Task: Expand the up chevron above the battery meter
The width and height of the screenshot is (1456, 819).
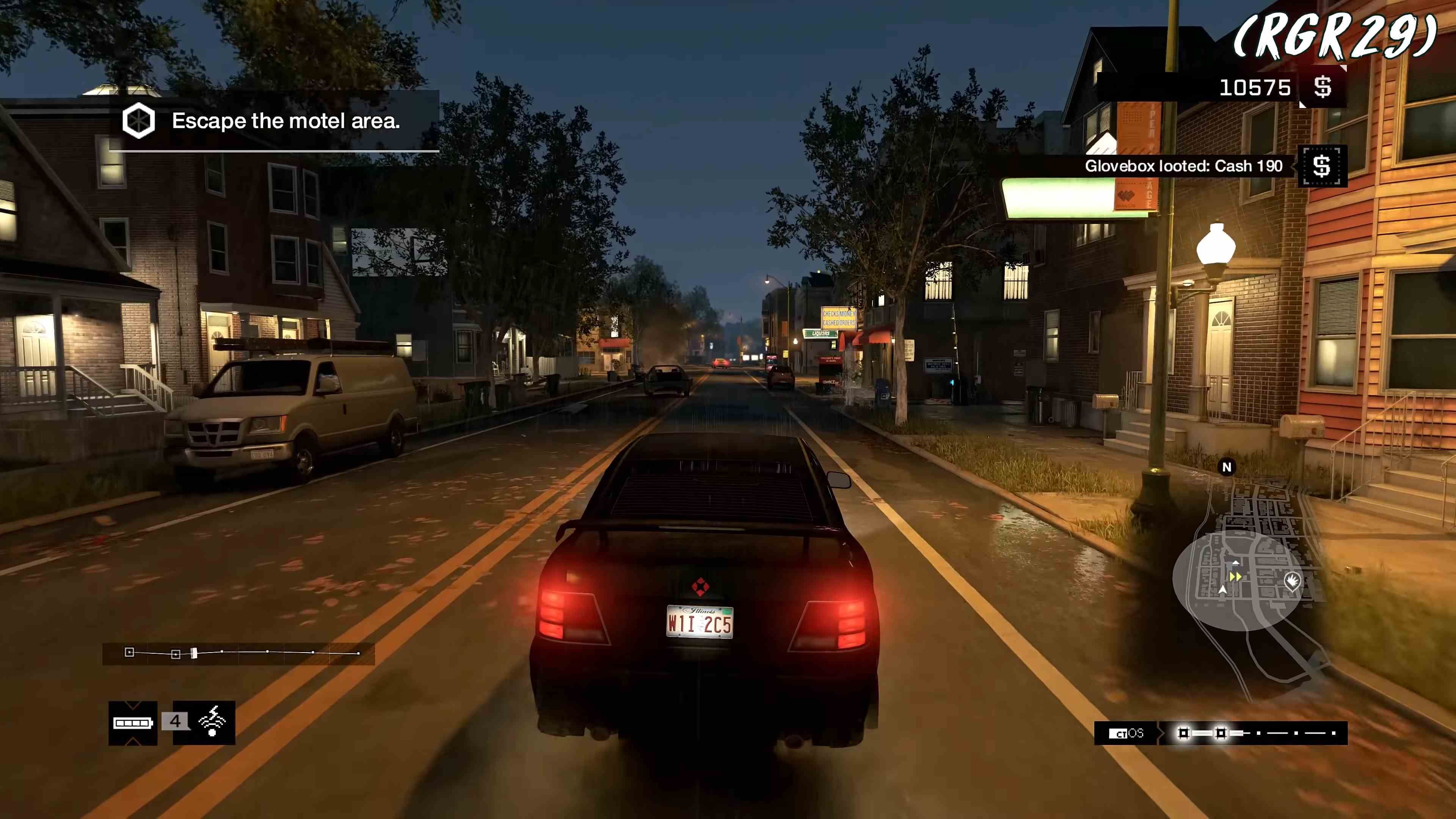Action: click(x=132, y=706)
